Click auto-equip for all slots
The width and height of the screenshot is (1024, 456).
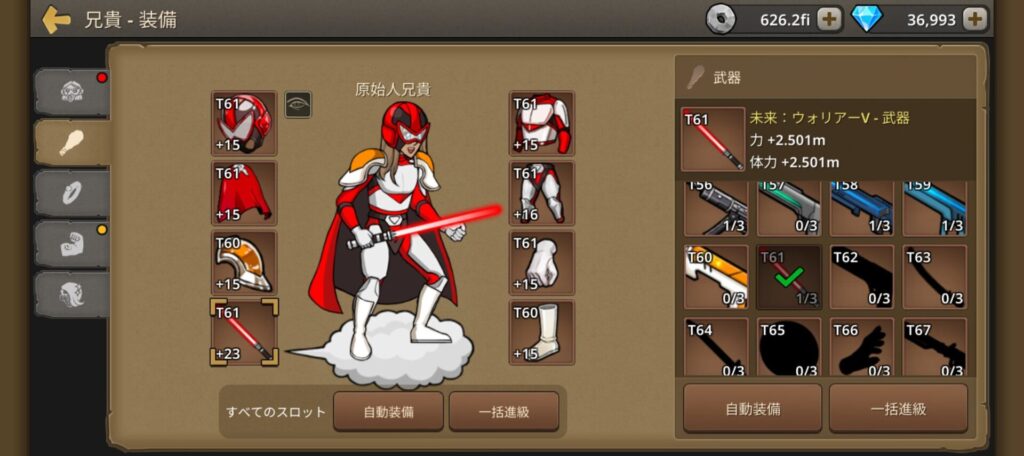pyautogui.click(x=389, y=411)
